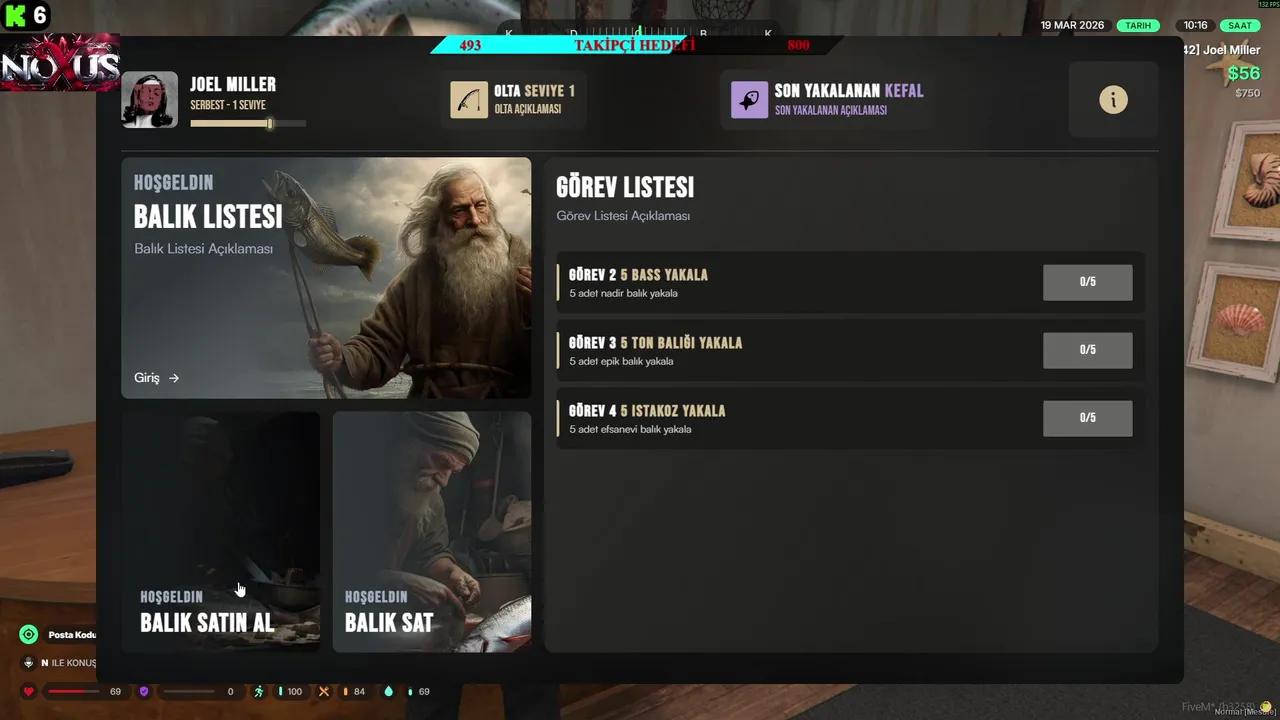Image resolution: width=1280 pixels, height=720 pixels.
Task: Select the Olta Seviye fishing rod icon
Action: [x=463, y=99]
